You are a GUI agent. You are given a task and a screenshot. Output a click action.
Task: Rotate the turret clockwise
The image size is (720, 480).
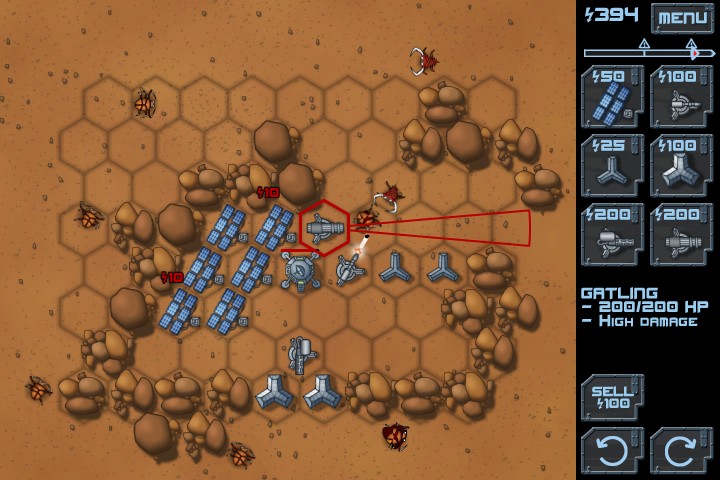pyautogui.click(x=681, y=449)
